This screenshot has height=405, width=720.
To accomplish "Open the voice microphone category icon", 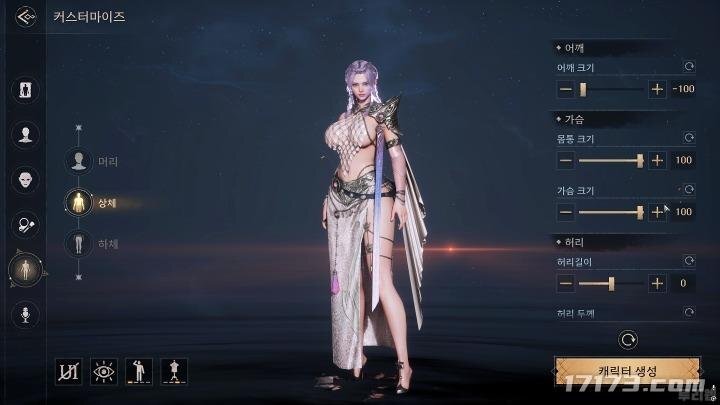I will (24, 314).
